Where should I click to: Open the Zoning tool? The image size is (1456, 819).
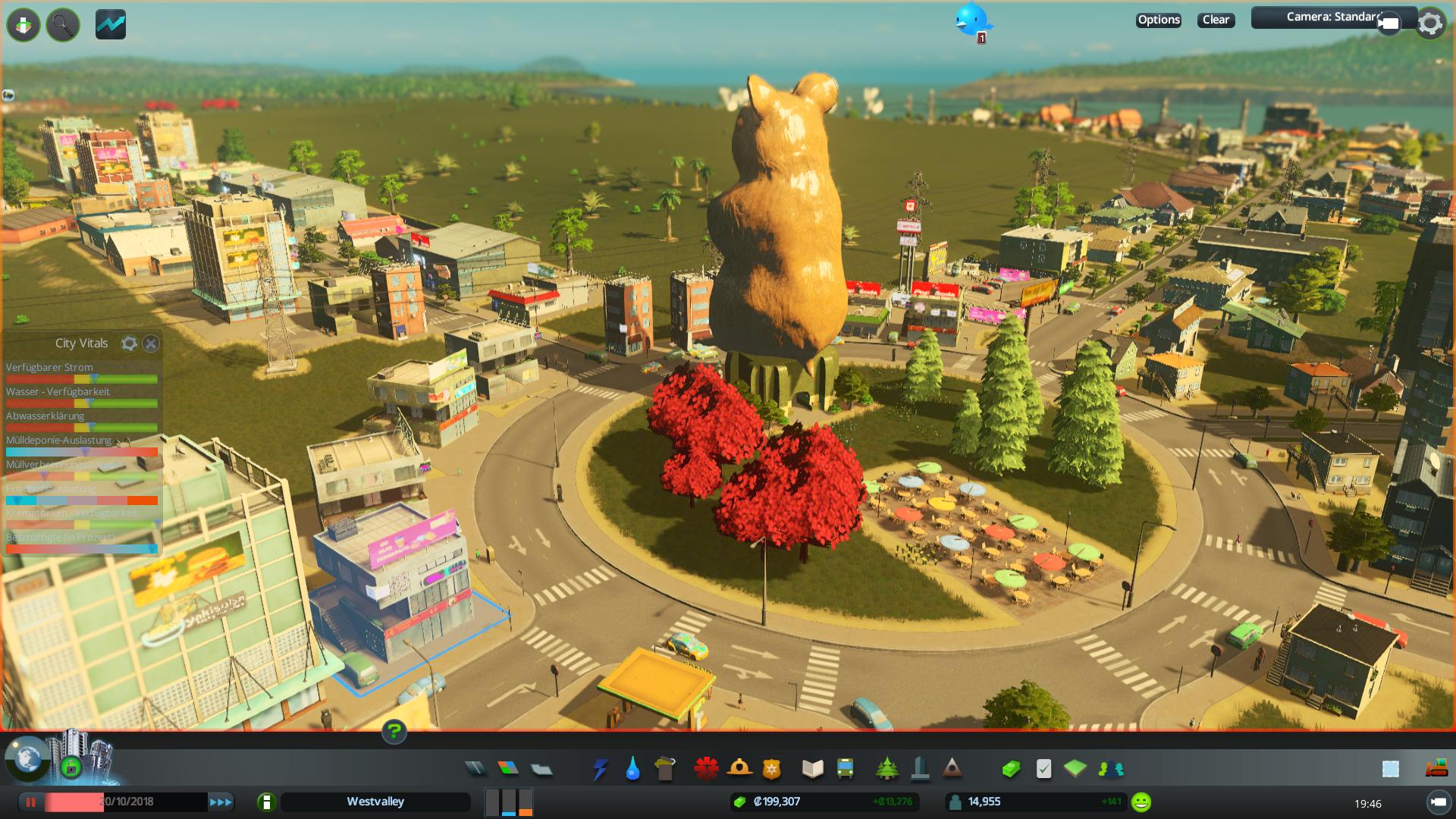click(x=508, y=769)
